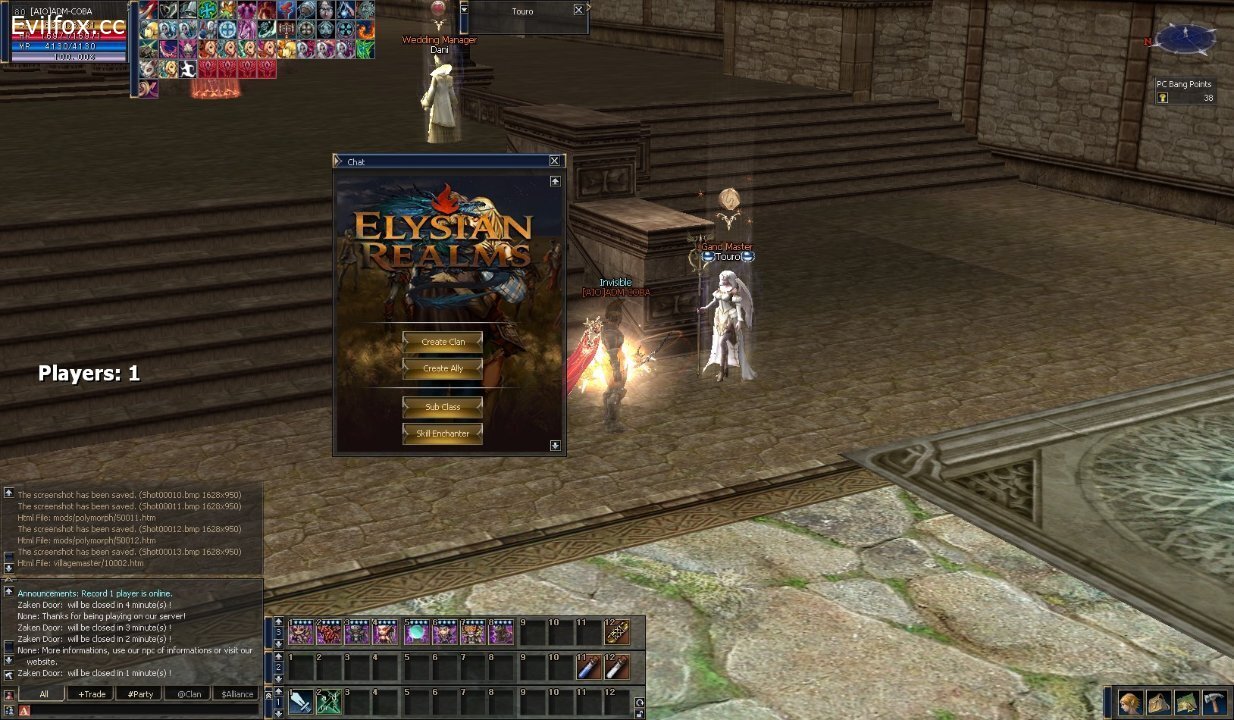1234x720 pixels.
Task: Open the #Party chat tab
Action: tap(140, 694)
